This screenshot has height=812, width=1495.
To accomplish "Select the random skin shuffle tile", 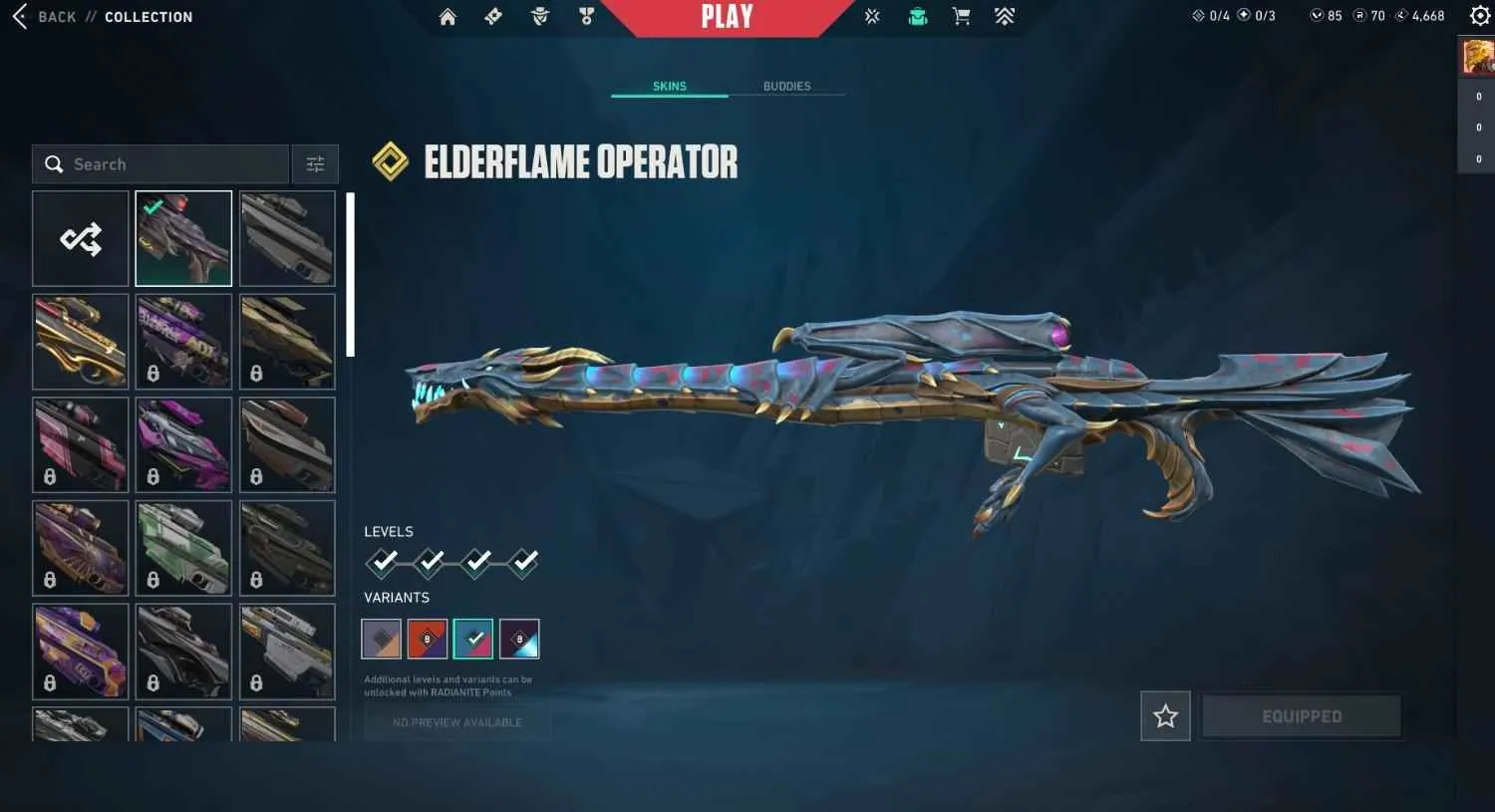I will (80, 237).
